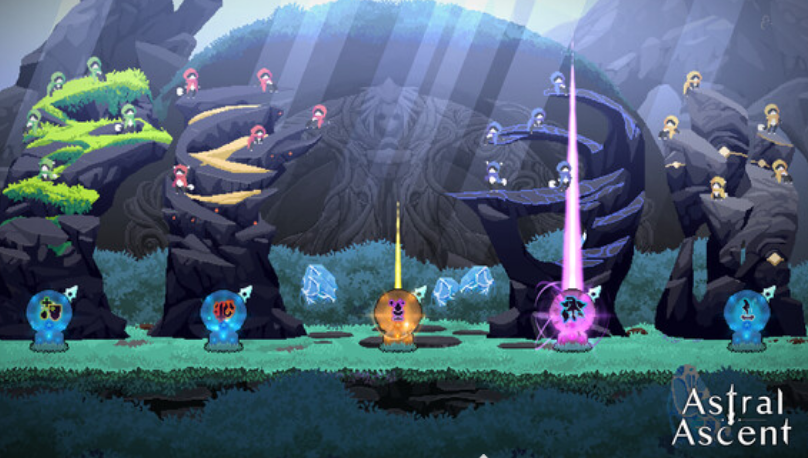
Task: Choose the pink reward orb with the magenta beam
Action: [x=572, y=308]
